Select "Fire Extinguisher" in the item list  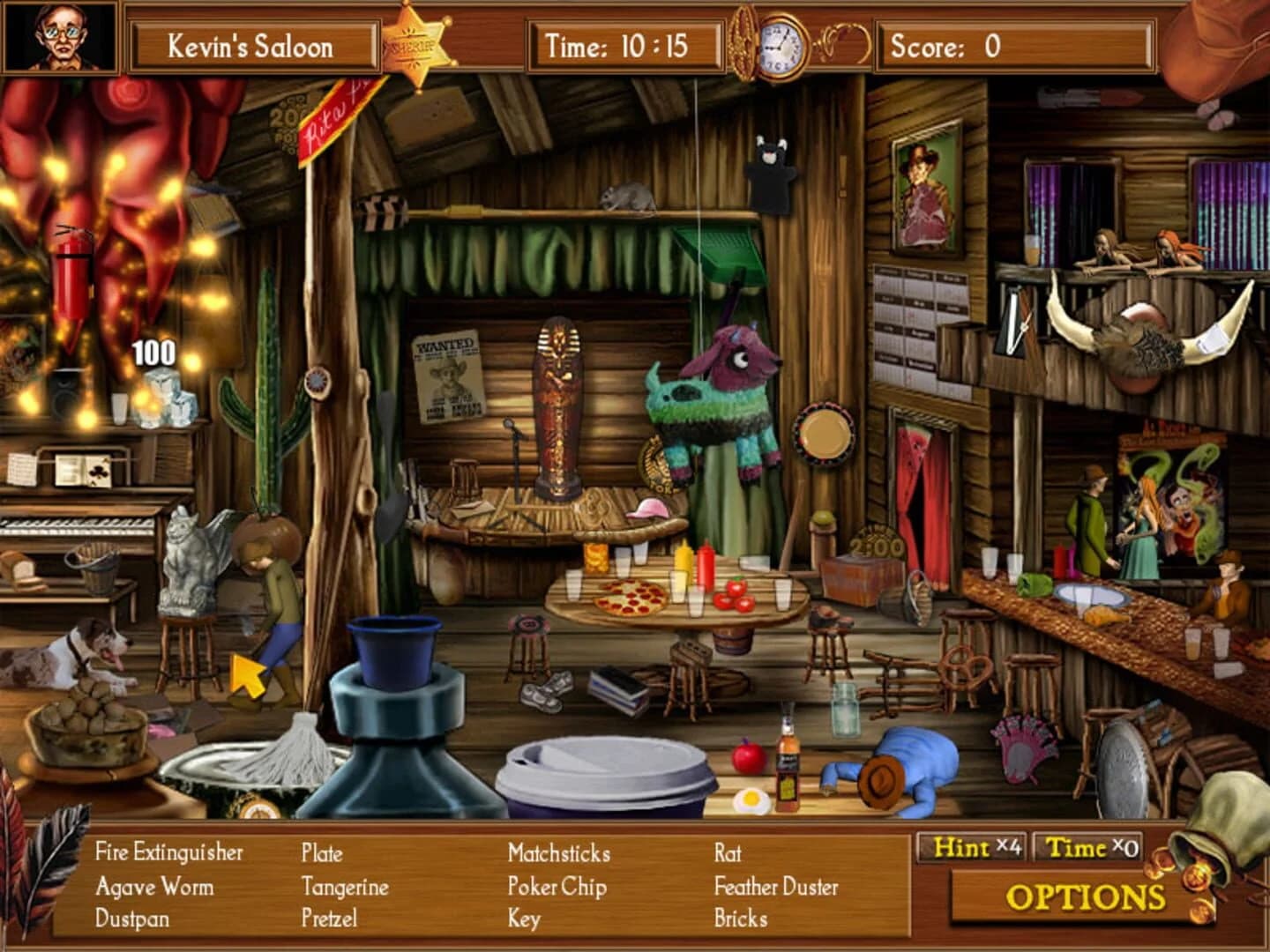pos(170,853)
